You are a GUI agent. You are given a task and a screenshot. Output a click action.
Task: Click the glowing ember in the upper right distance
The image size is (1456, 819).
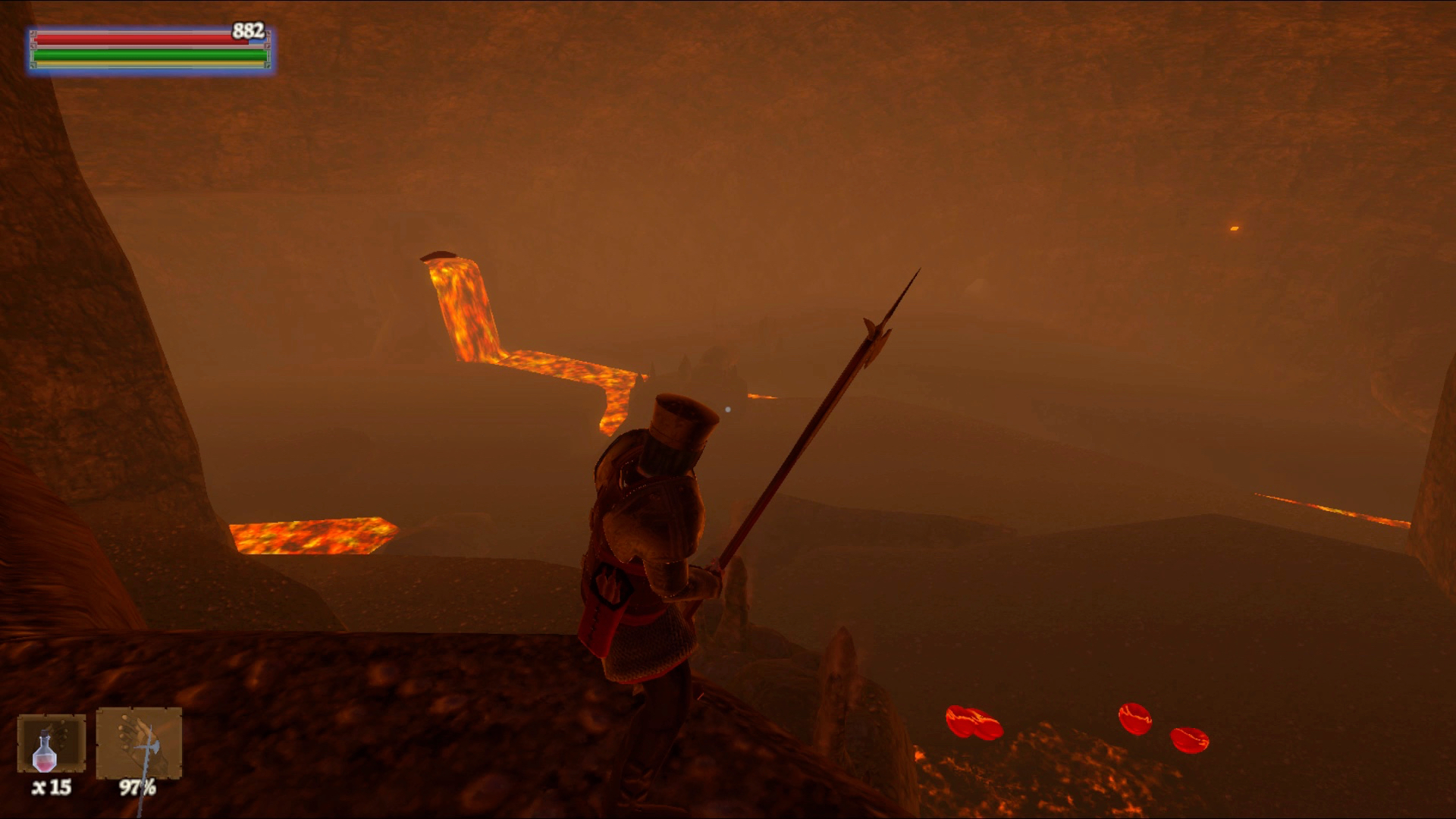[x=1235, y=227]
